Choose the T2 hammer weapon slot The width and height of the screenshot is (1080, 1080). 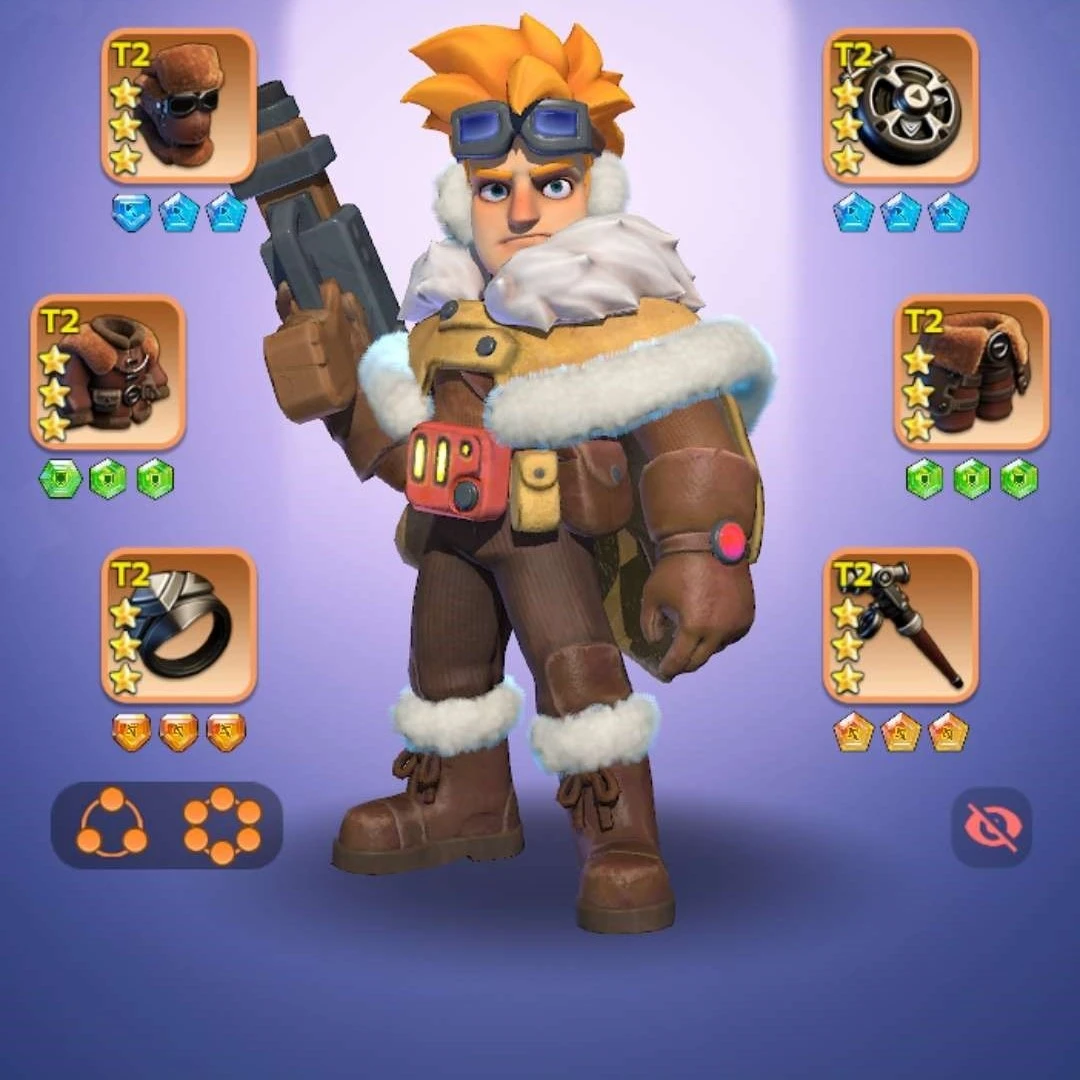tap(901, 625)
